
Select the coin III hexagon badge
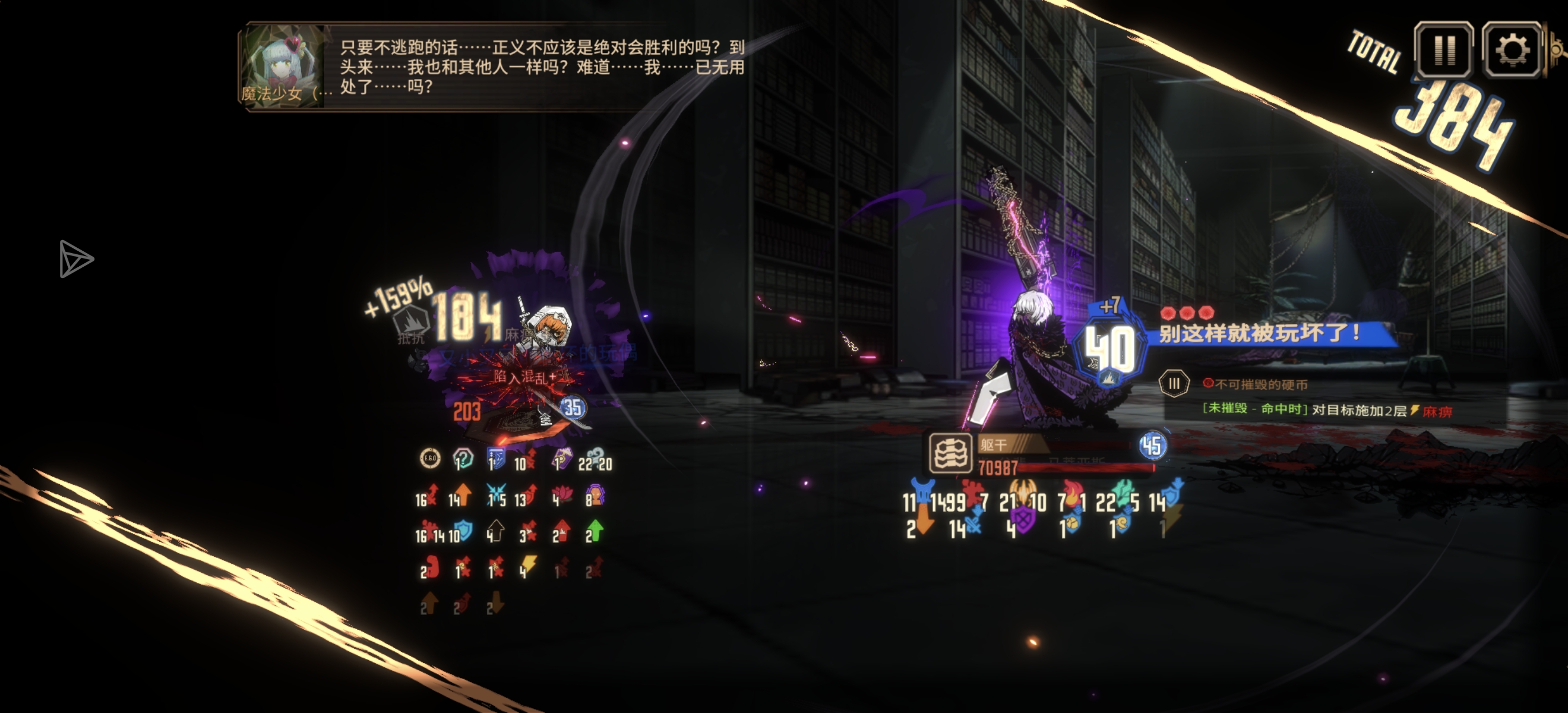[1174, 384]
